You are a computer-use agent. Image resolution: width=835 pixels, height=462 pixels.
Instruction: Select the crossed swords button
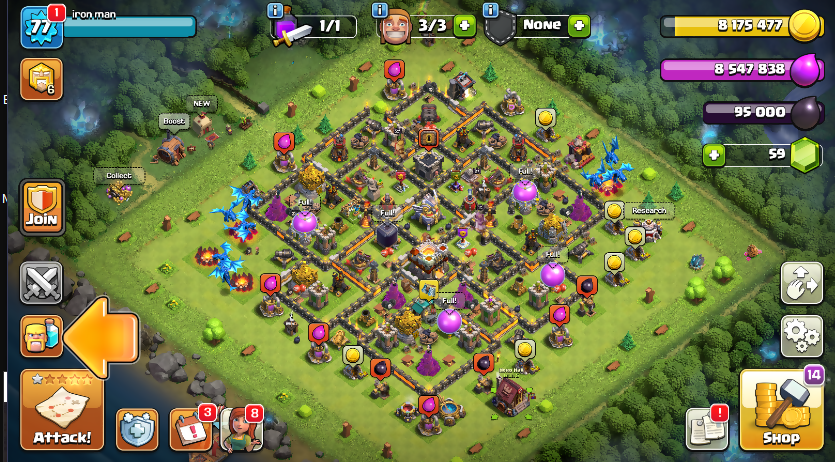pyautogui.click(x=41, y=283)
